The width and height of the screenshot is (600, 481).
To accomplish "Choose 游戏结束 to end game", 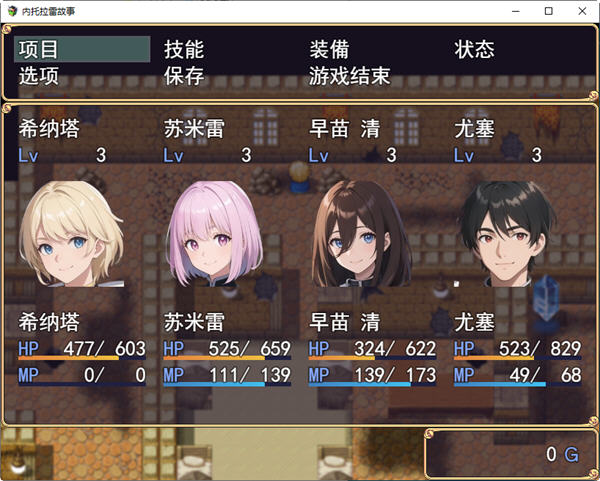I will coord(350,76).
